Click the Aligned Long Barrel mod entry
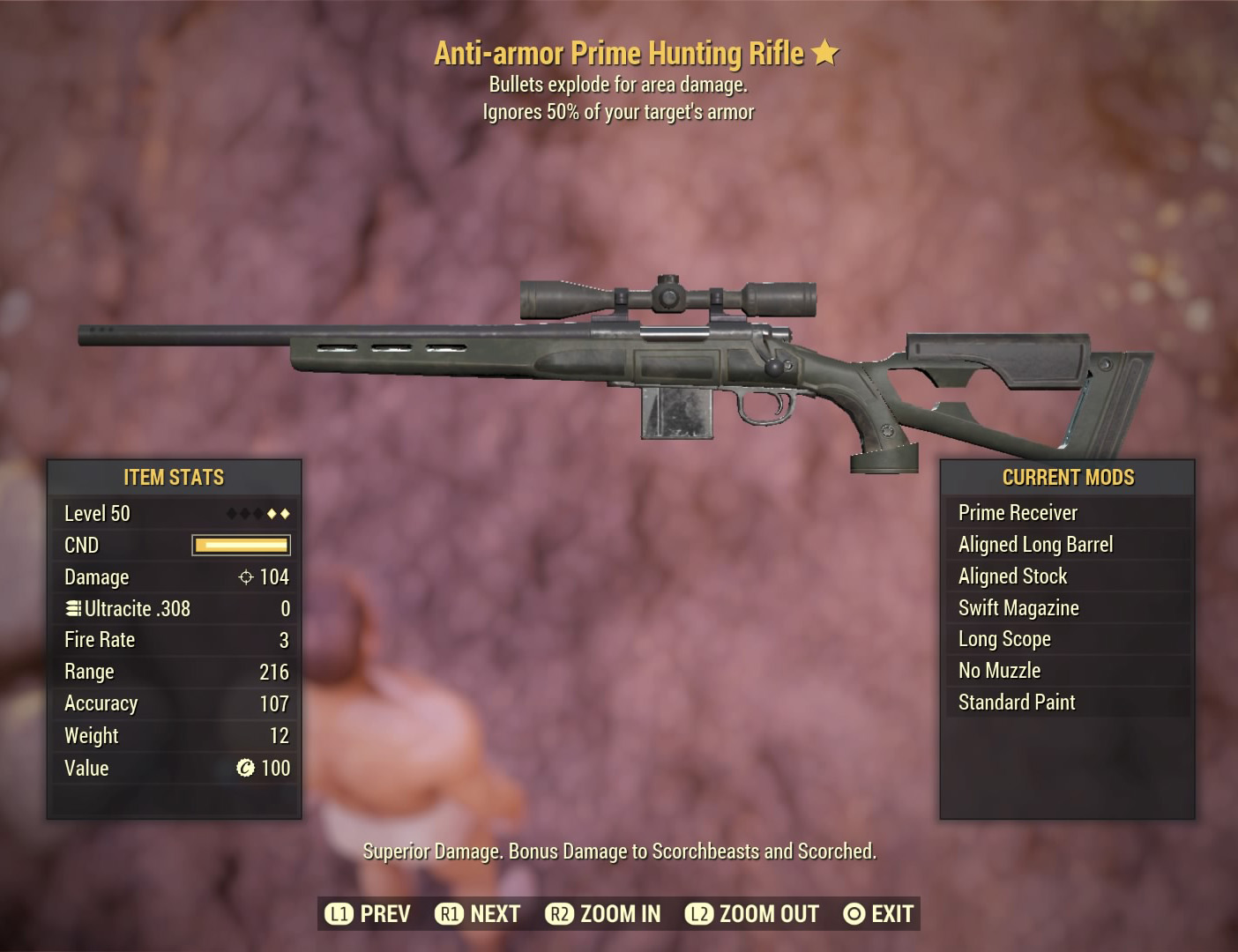This screenshot has width=1238, height=952. (x=1036, y=544)
